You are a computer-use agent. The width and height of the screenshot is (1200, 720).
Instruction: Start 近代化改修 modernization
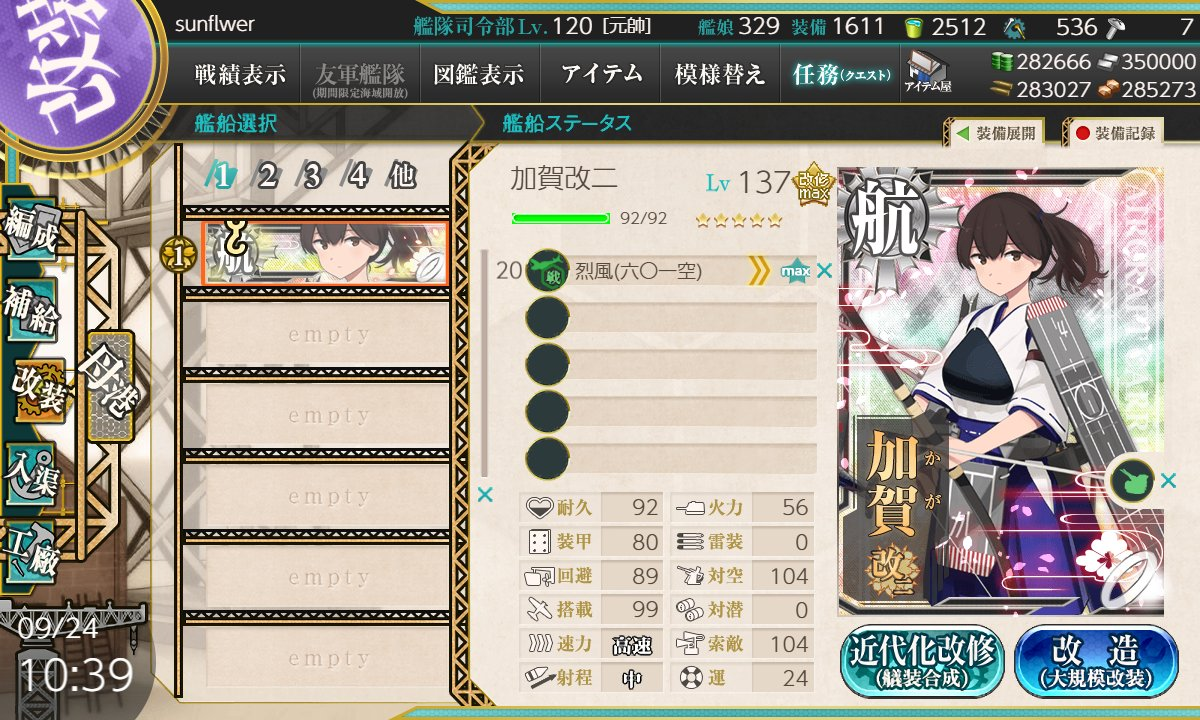(x=922, y=661)
